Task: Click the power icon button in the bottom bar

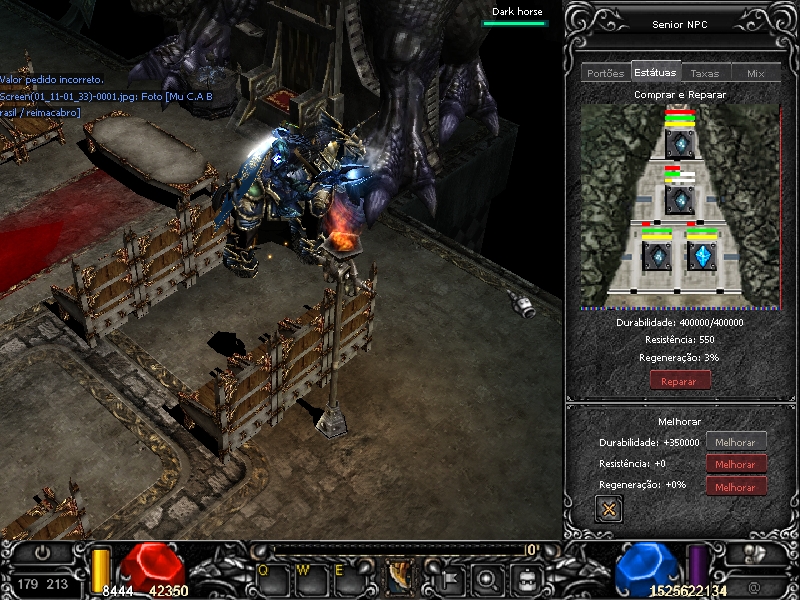Action: [41, 552]
